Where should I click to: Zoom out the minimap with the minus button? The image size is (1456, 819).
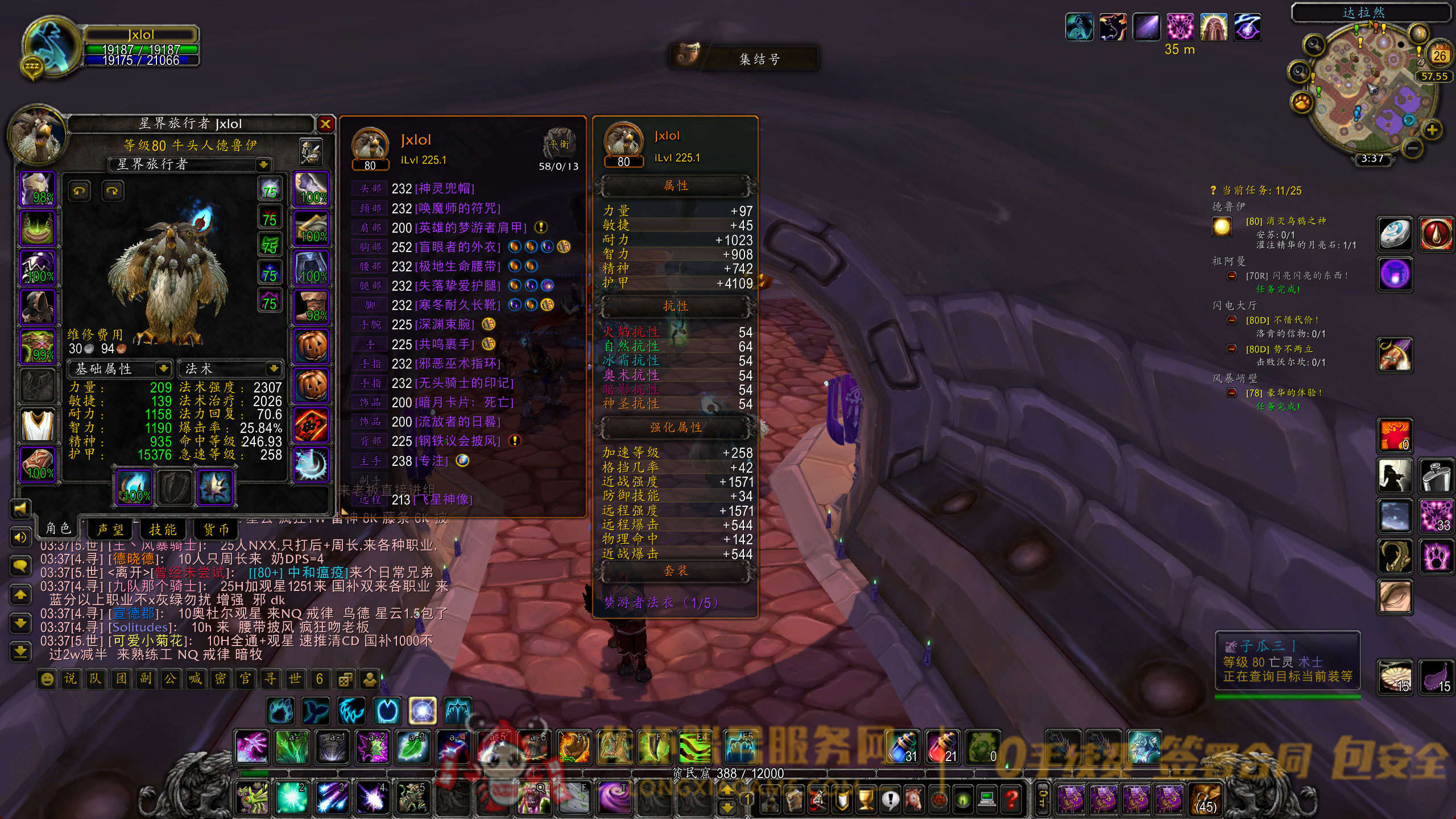tap(1413, 148)
